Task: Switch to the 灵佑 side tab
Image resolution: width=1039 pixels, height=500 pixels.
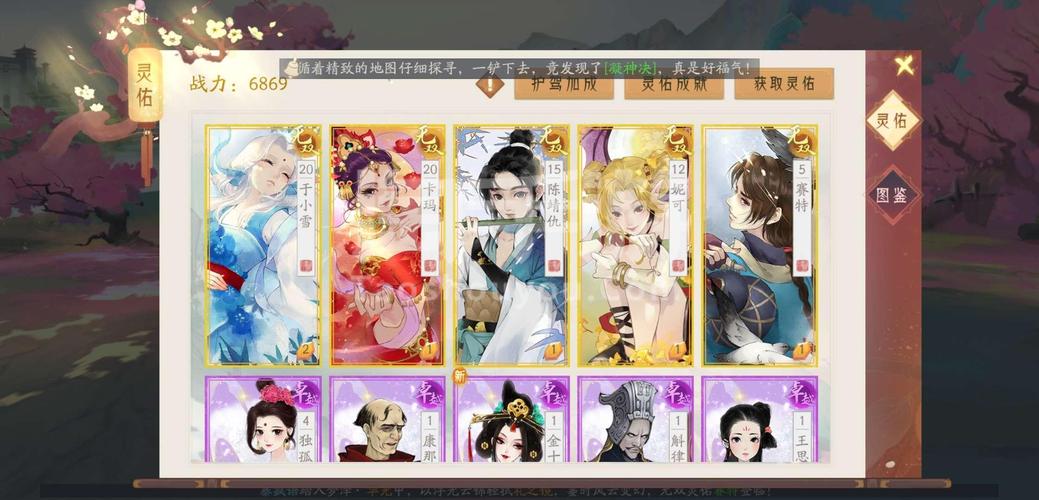Action: (892, 121)
